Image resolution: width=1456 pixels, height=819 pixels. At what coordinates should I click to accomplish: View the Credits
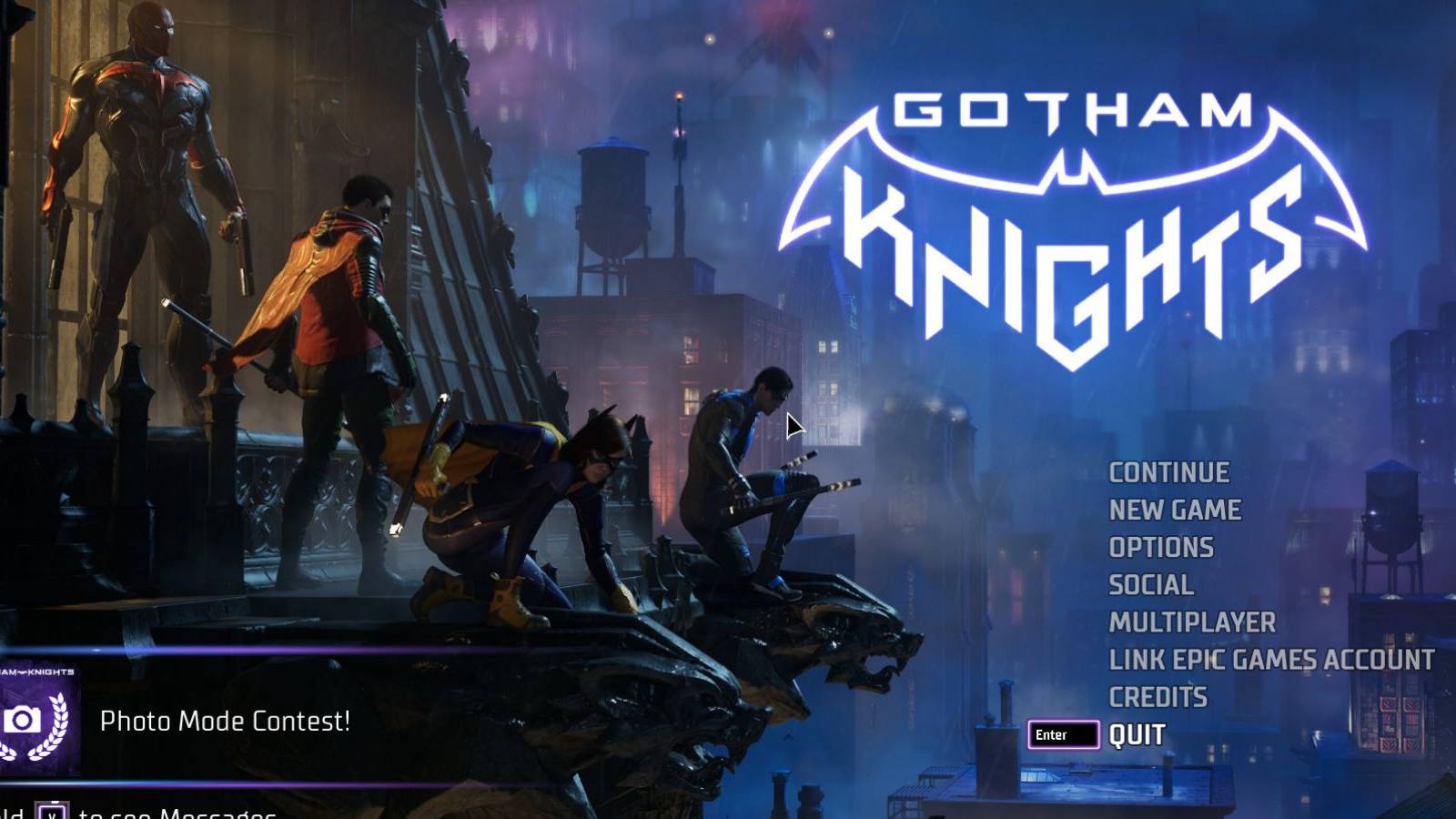[x=1158, y=698]
